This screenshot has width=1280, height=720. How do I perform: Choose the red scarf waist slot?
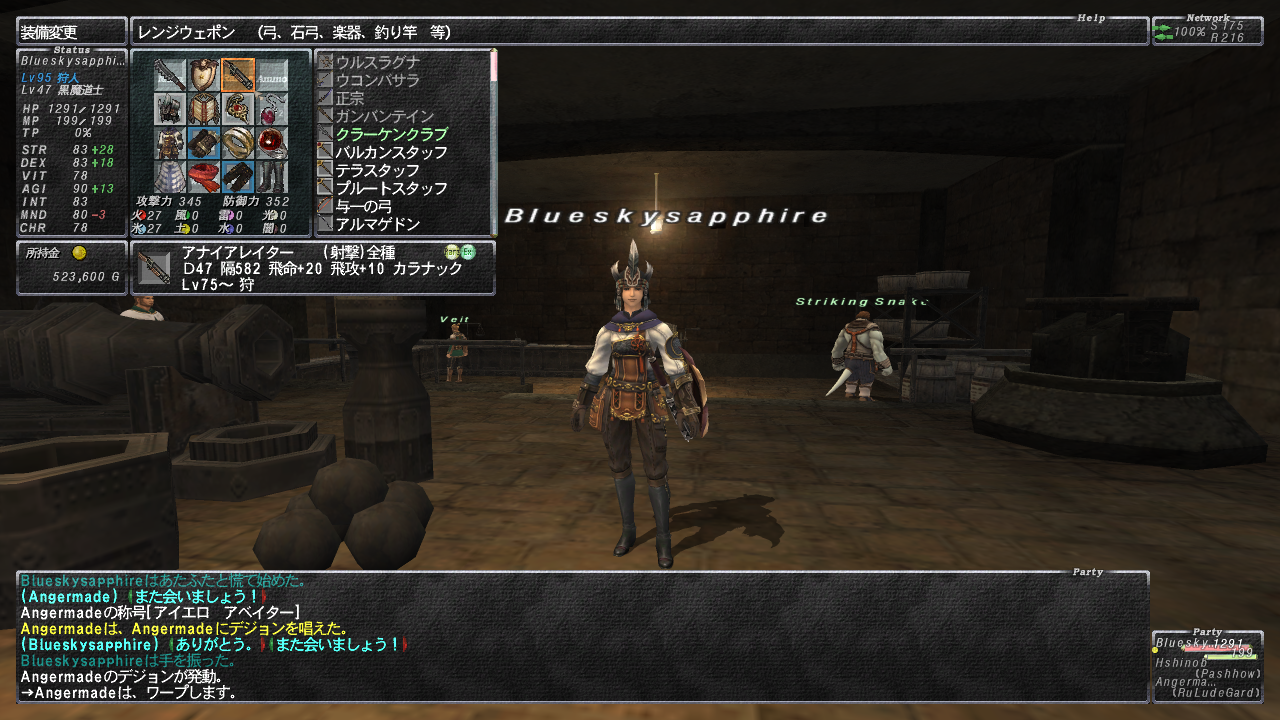(x=204, y=177)
